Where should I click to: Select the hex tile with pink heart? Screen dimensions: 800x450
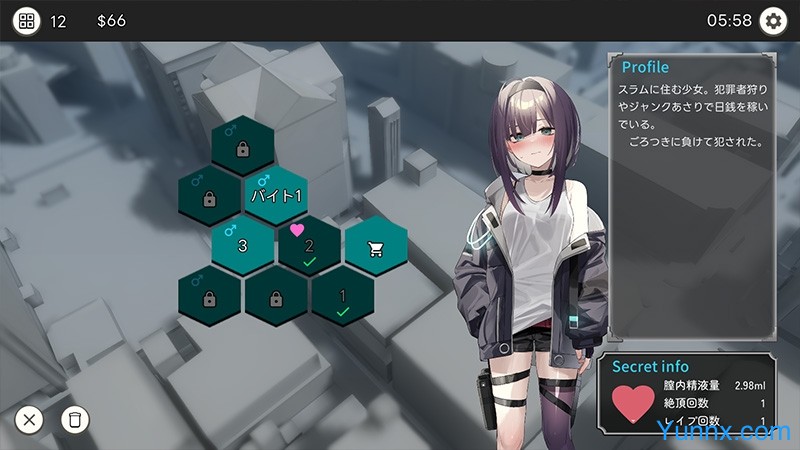[x=309, y=246]
